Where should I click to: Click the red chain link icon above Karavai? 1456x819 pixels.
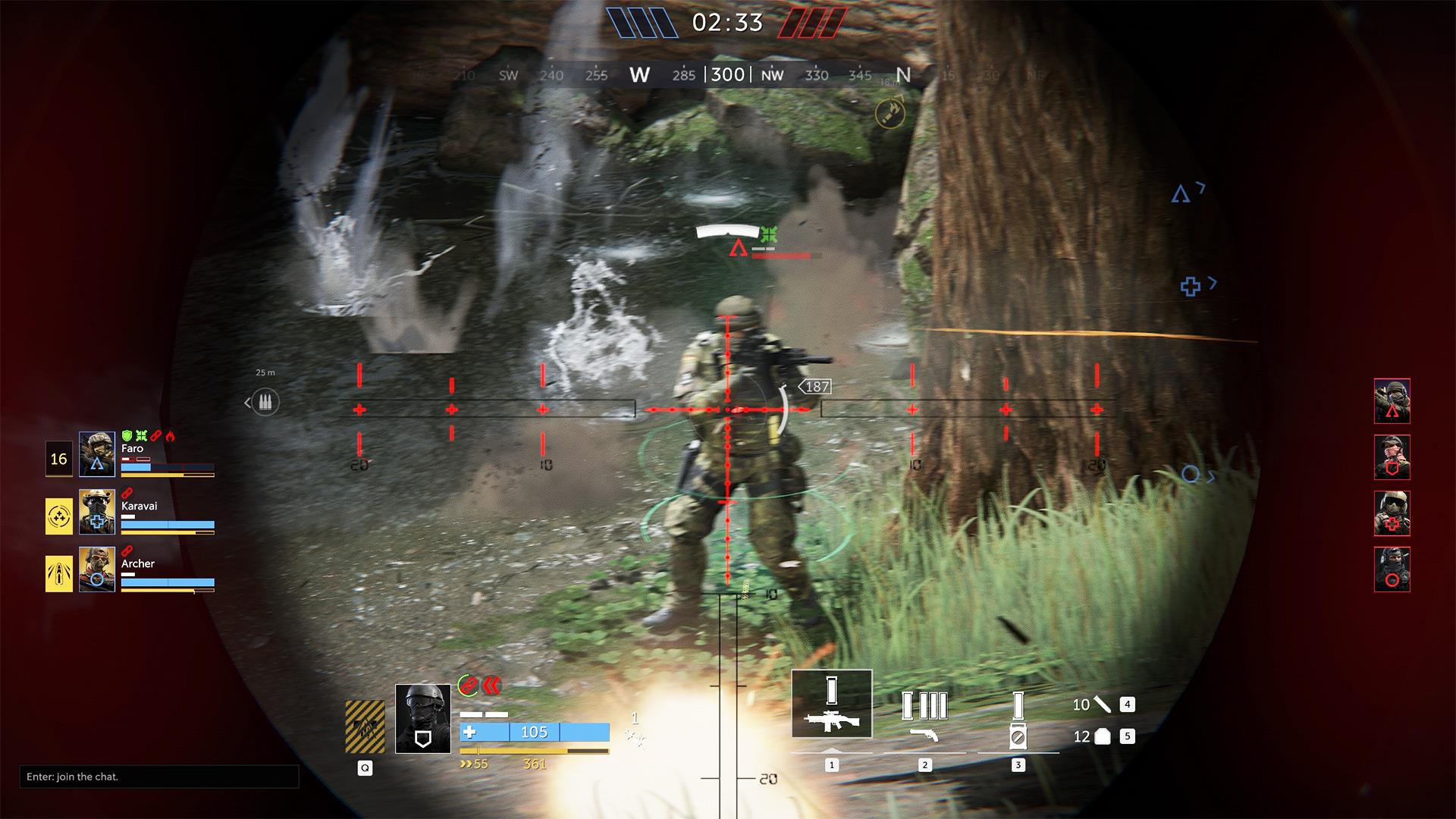tap(127, 491)
